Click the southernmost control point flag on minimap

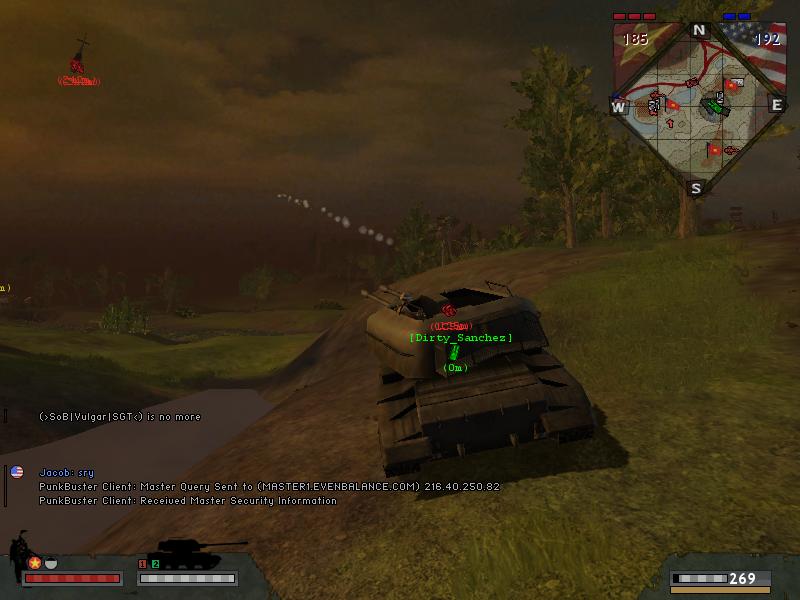(714, 151)
